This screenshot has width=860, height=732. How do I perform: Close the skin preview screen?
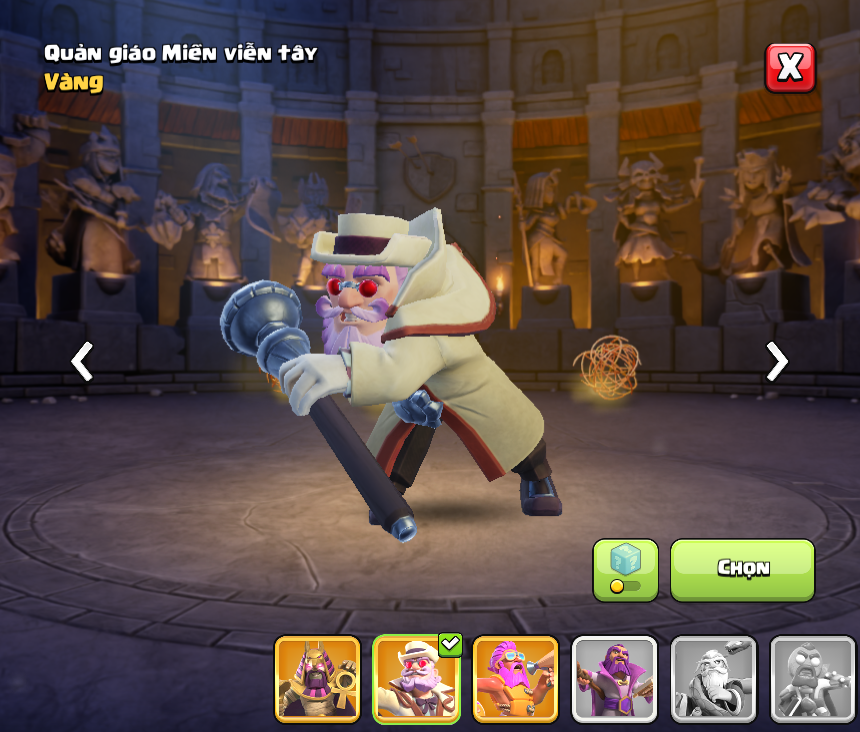point(790,68)
